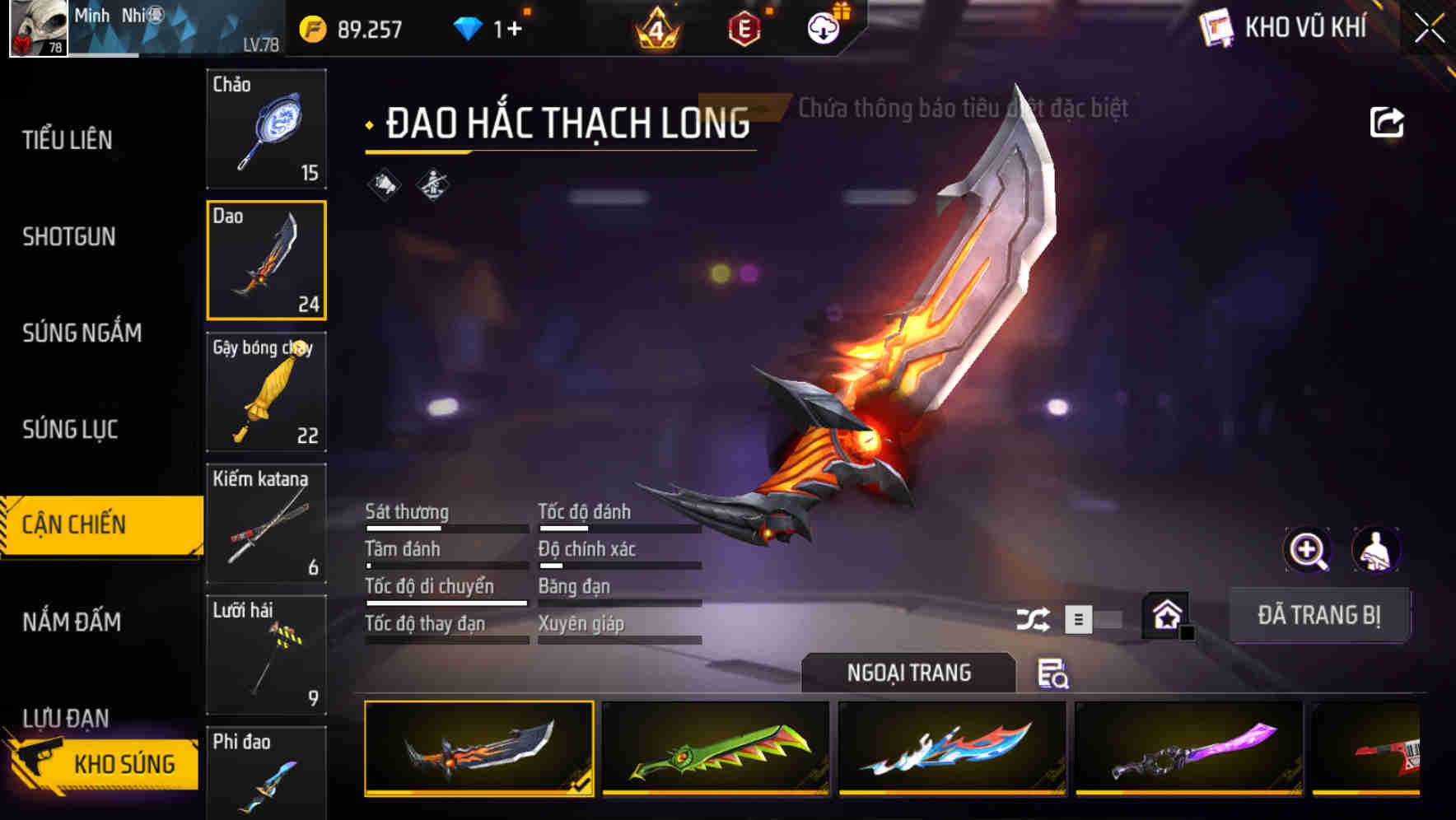Screen dimensions: 1456x820
Task: Open the skin search list icon near Ngoại Trang
Action: tap(1054, 675)
